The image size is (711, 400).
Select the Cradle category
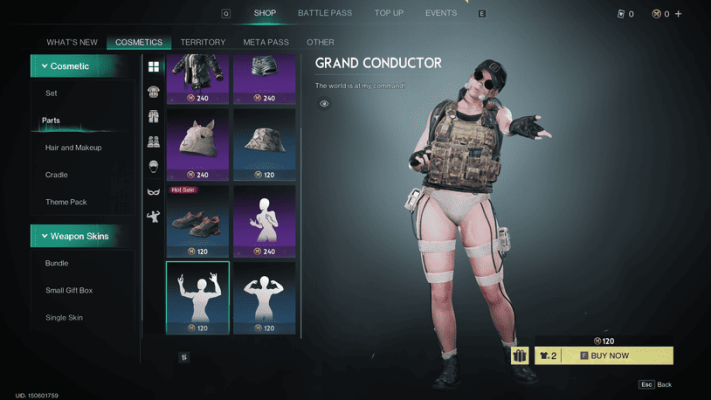pyautogui.click(x=57, y=174)
